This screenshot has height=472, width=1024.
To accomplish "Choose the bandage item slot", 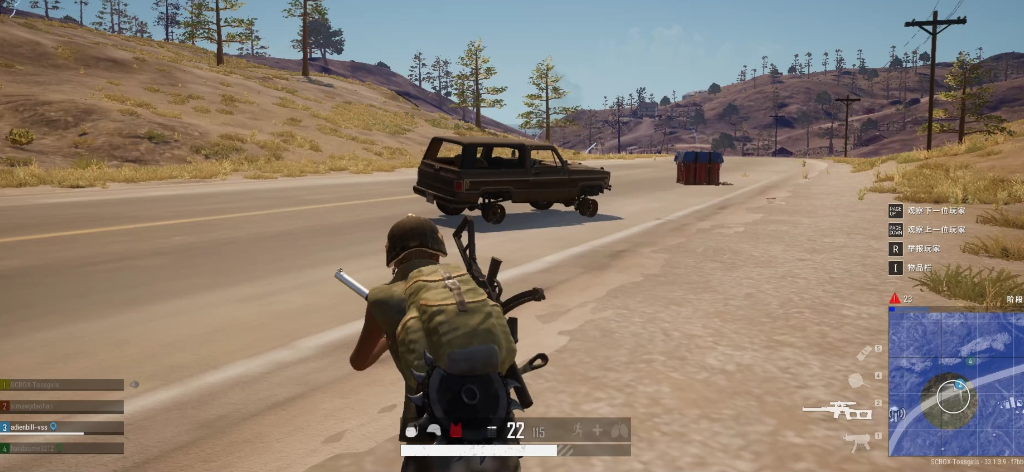I will point(866,353).
